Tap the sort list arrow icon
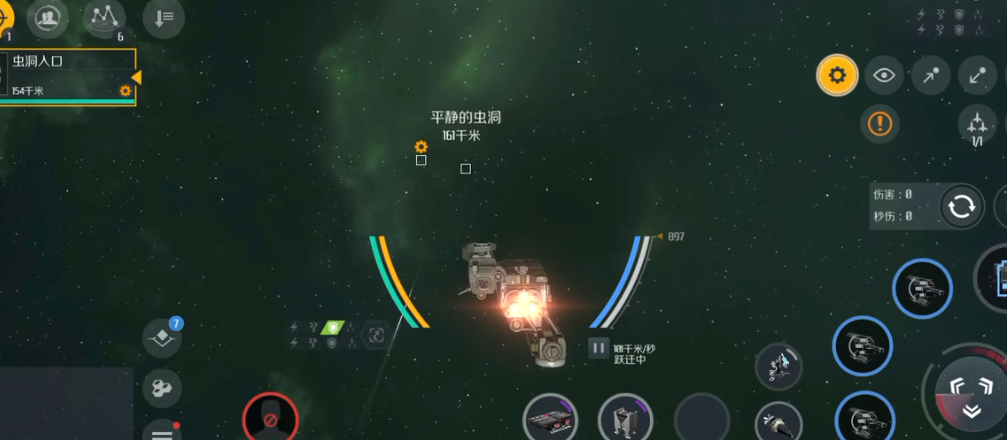The image size is (1007, 440). [x=163, y=16]
